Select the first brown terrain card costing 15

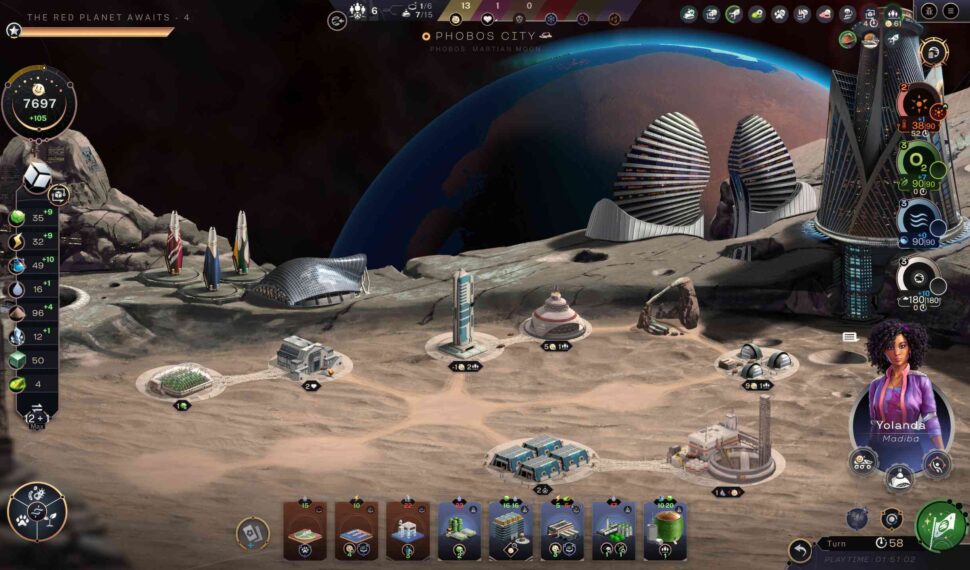click(x=304, y=530)
